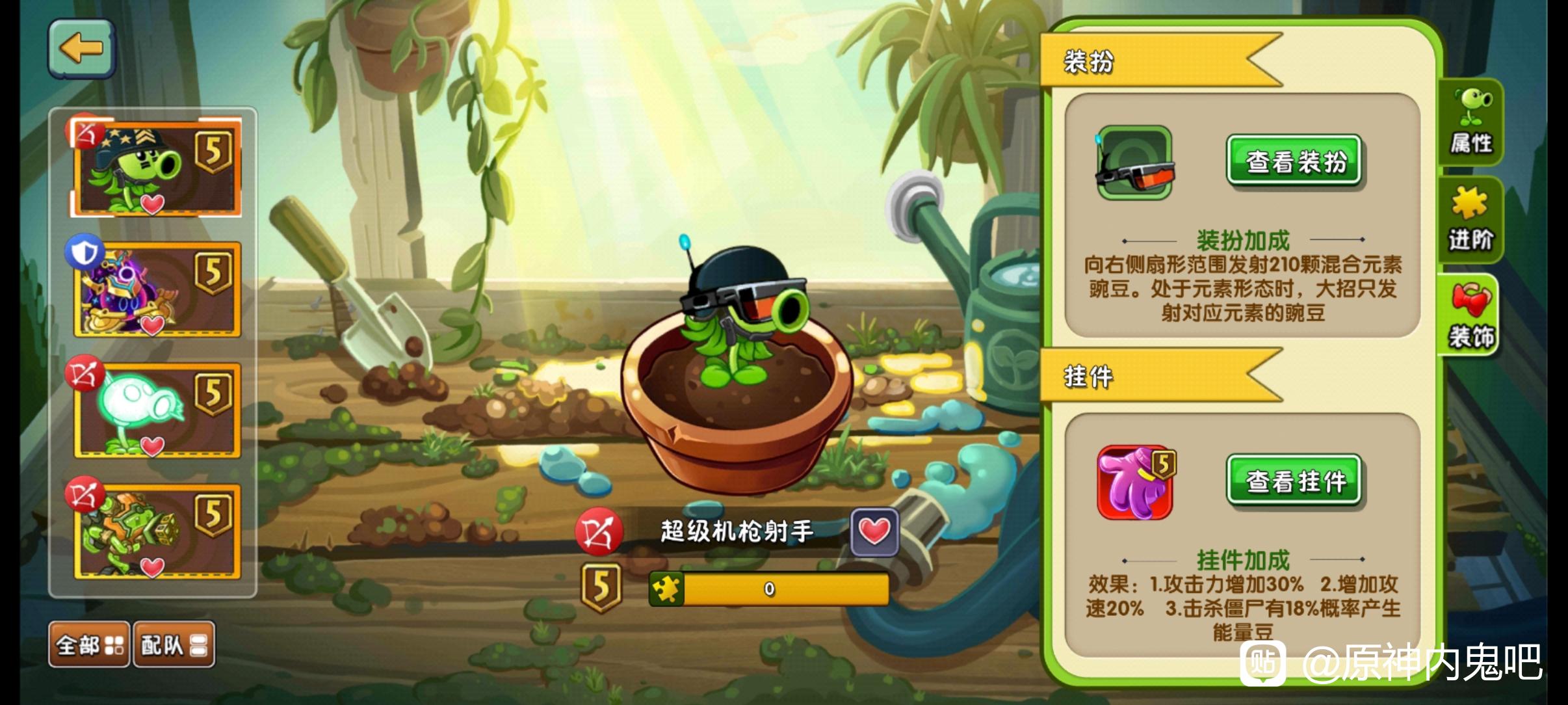1568x705 pixels.
Task: Open the 配队 team setup button
Action: coord(174,645)
